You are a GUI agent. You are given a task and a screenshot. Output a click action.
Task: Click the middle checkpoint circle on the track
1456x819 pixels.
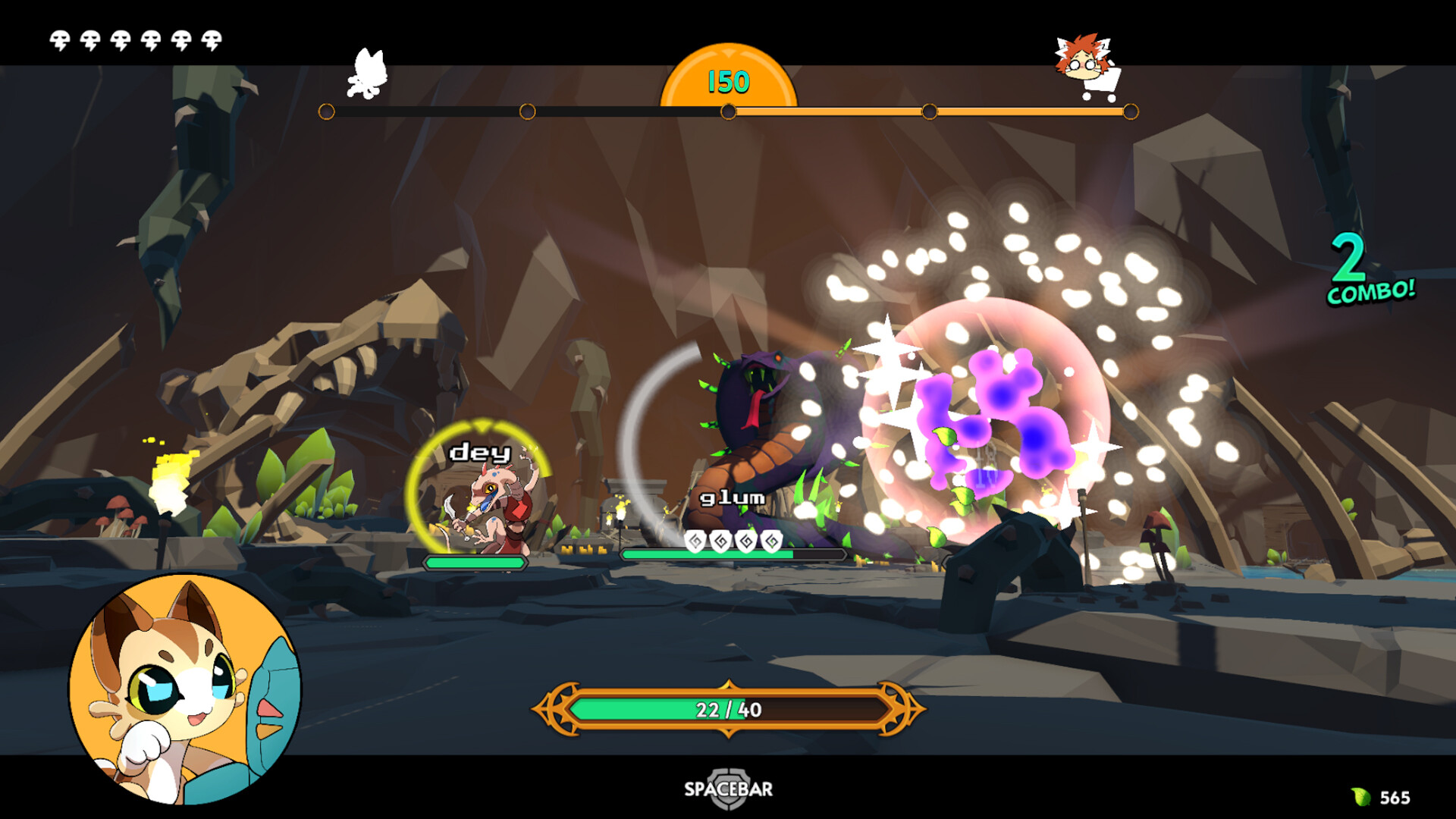pos(730,111)
